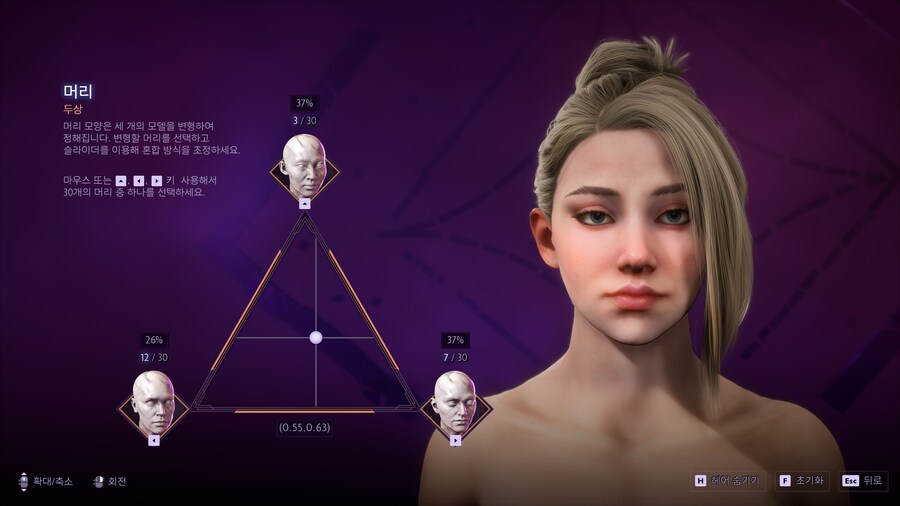Click the white blend handle inside the triangle
Image resolution: width=900 pixels, height=506 pixels.
pos(316,338)
